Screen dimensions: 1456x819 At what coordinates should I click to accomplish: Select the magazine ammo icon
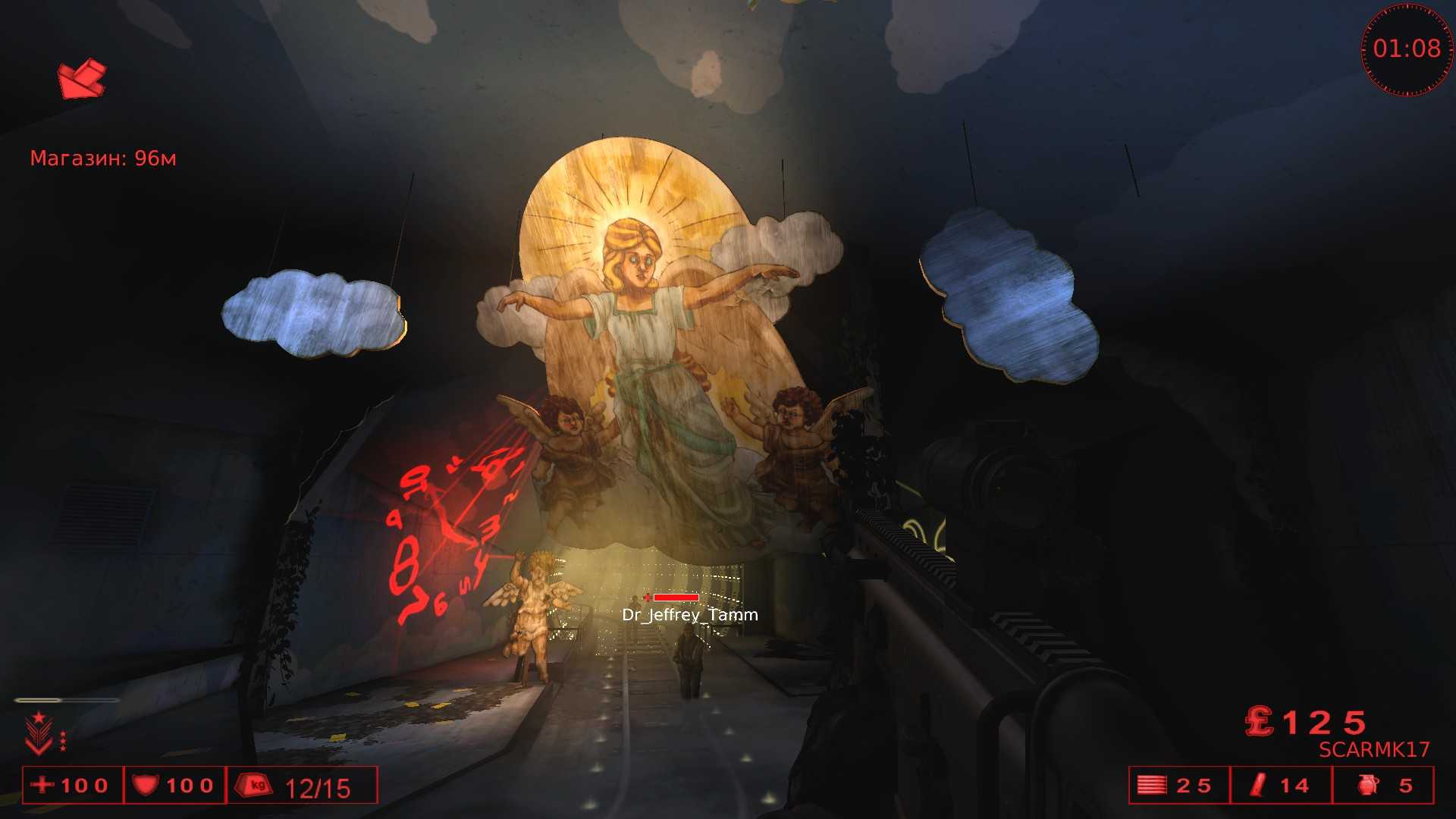pos(1152,786)
